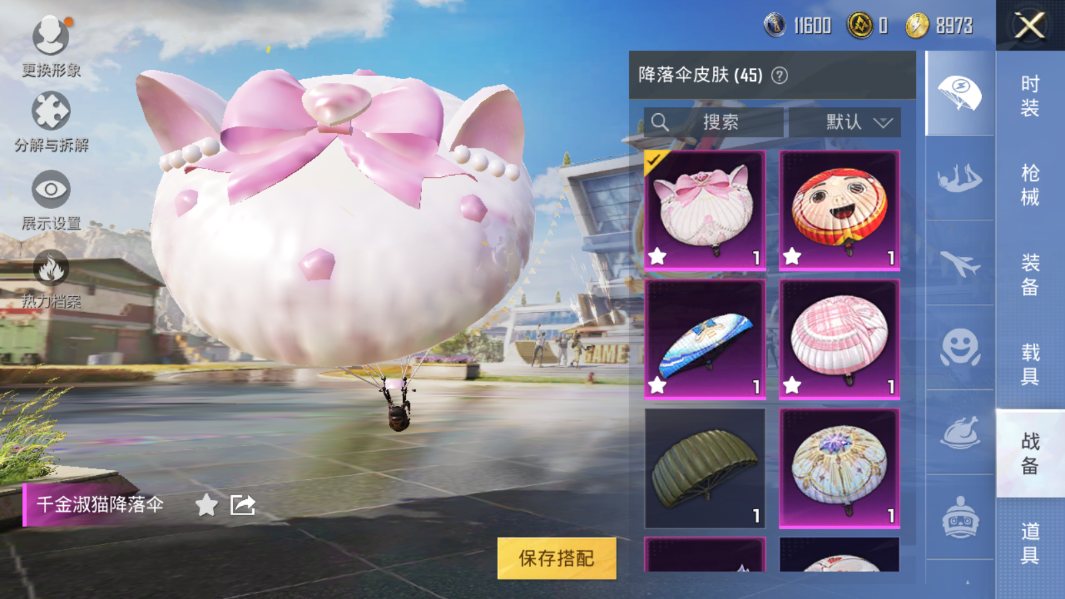
Task: Choose the blue and white flat parachute
Action: click(x=705, y=339)
